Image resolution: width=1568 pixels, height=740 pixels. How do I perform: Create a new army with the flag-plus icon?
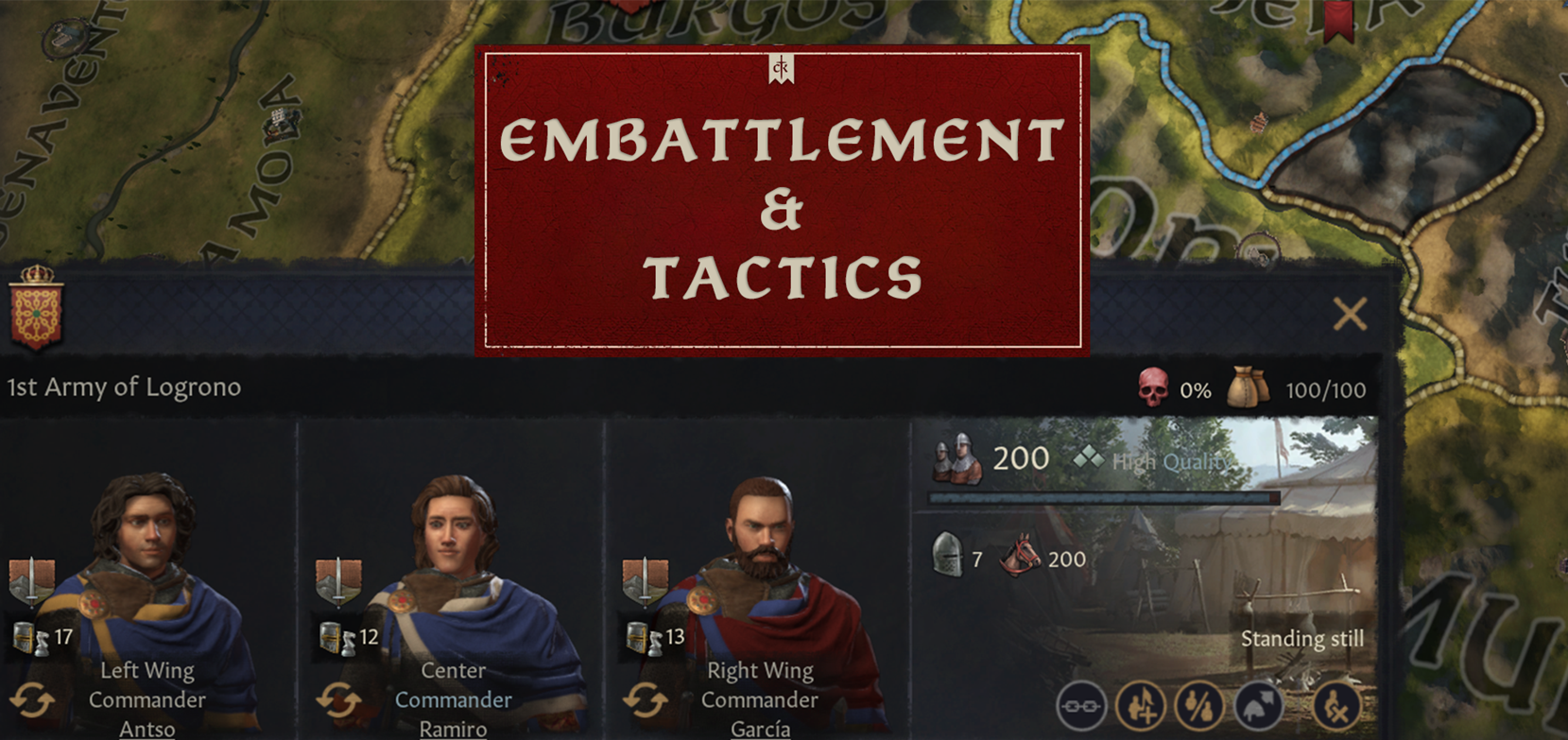pyautogui.click(x=1140, y=705)
